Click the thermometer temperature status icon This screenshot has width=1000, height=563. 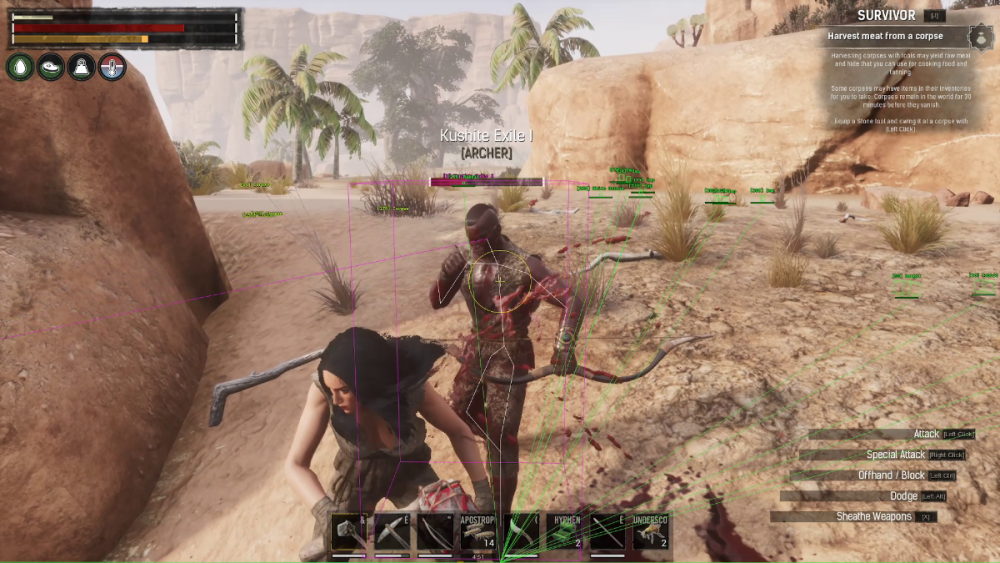point(112,67)
